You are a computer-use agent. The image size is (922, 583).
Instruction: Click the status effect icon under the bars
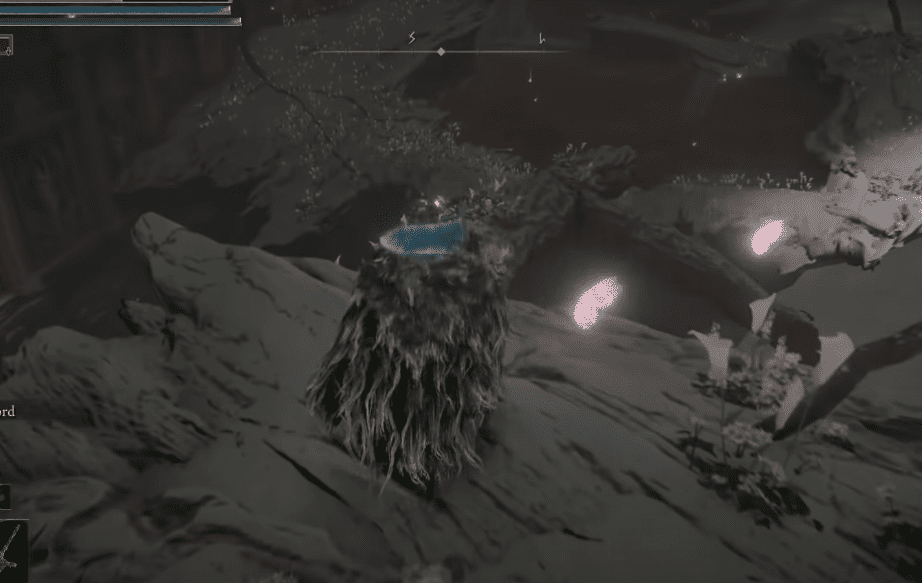coord(6,44)
